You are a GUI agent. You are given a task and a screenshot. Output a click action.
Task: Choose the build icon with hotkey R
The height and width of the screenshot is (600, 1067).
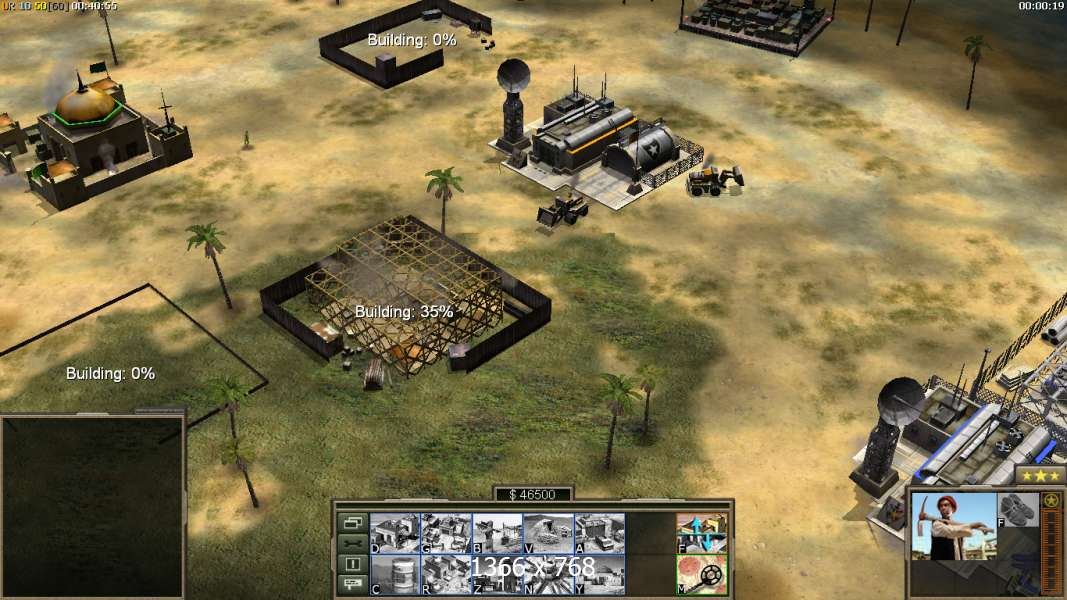click(445, 574)
